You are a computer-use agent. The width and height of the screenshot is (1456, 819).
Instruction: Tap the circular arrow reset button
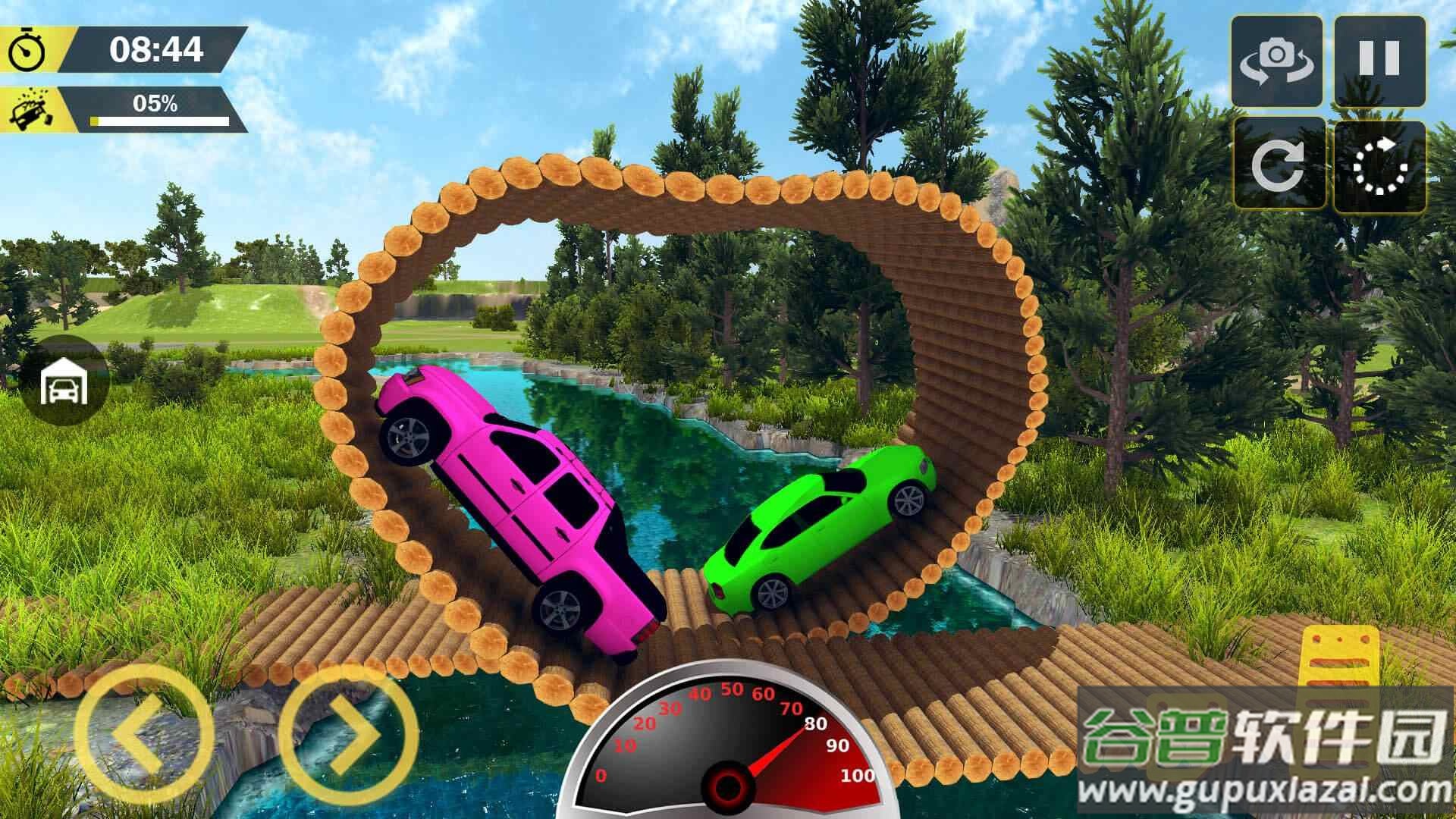pyautogui.click(x=1279, y=164)
